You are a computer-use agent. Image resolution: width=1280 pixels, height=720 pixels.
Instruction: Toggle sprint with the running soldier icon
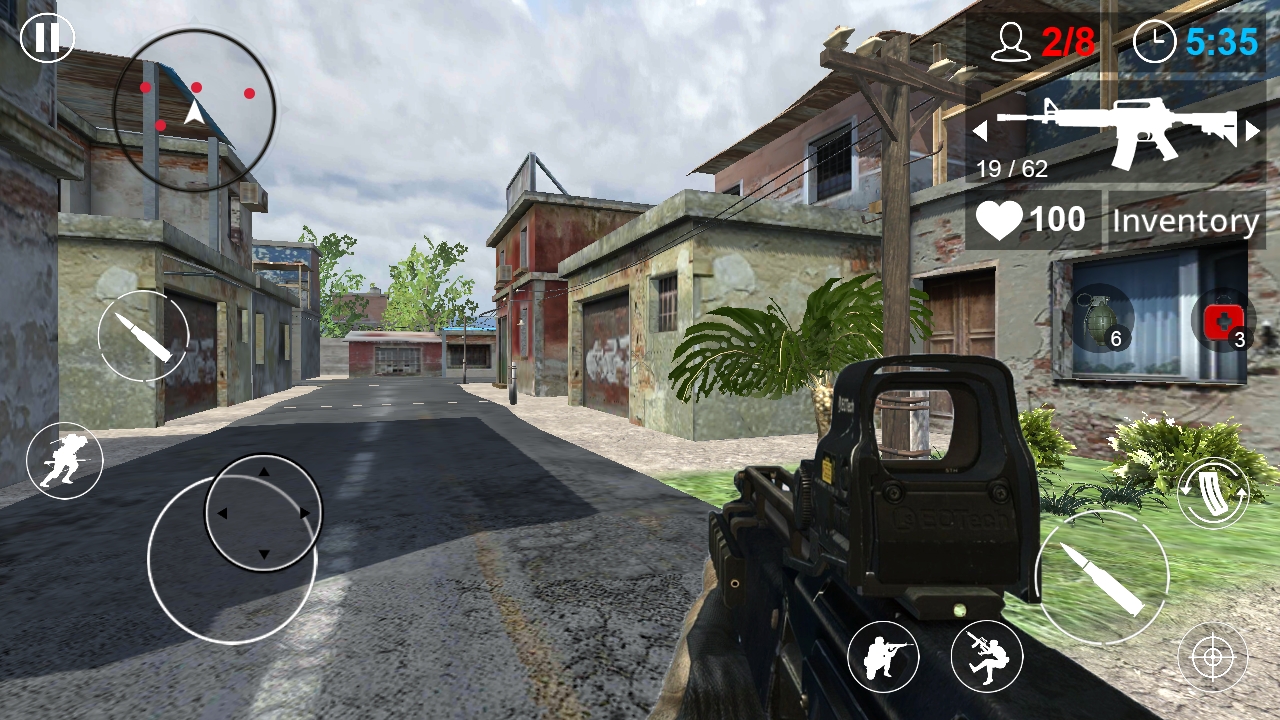(x=65, y=461)
